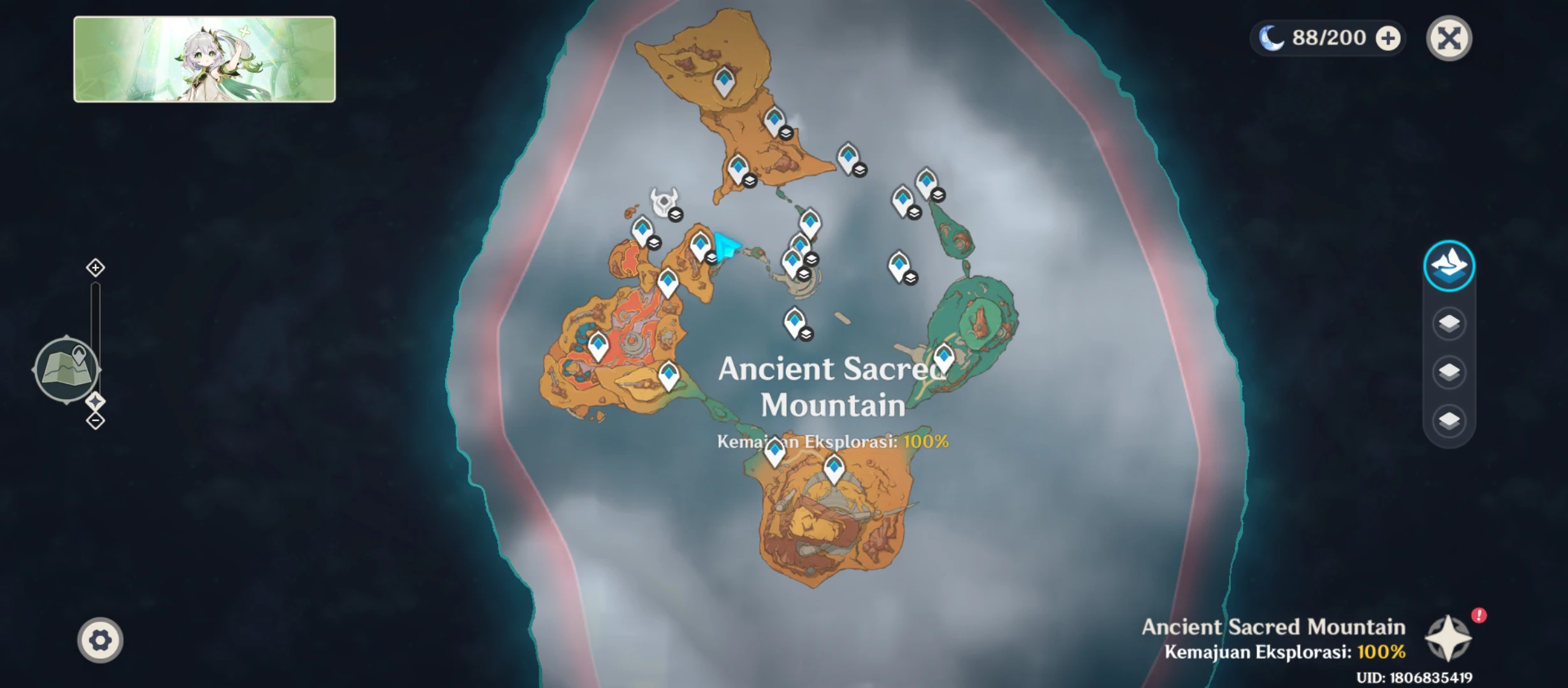Click the mini-map toggle icon on the left

pyautogui.click(x=67, y=368)
